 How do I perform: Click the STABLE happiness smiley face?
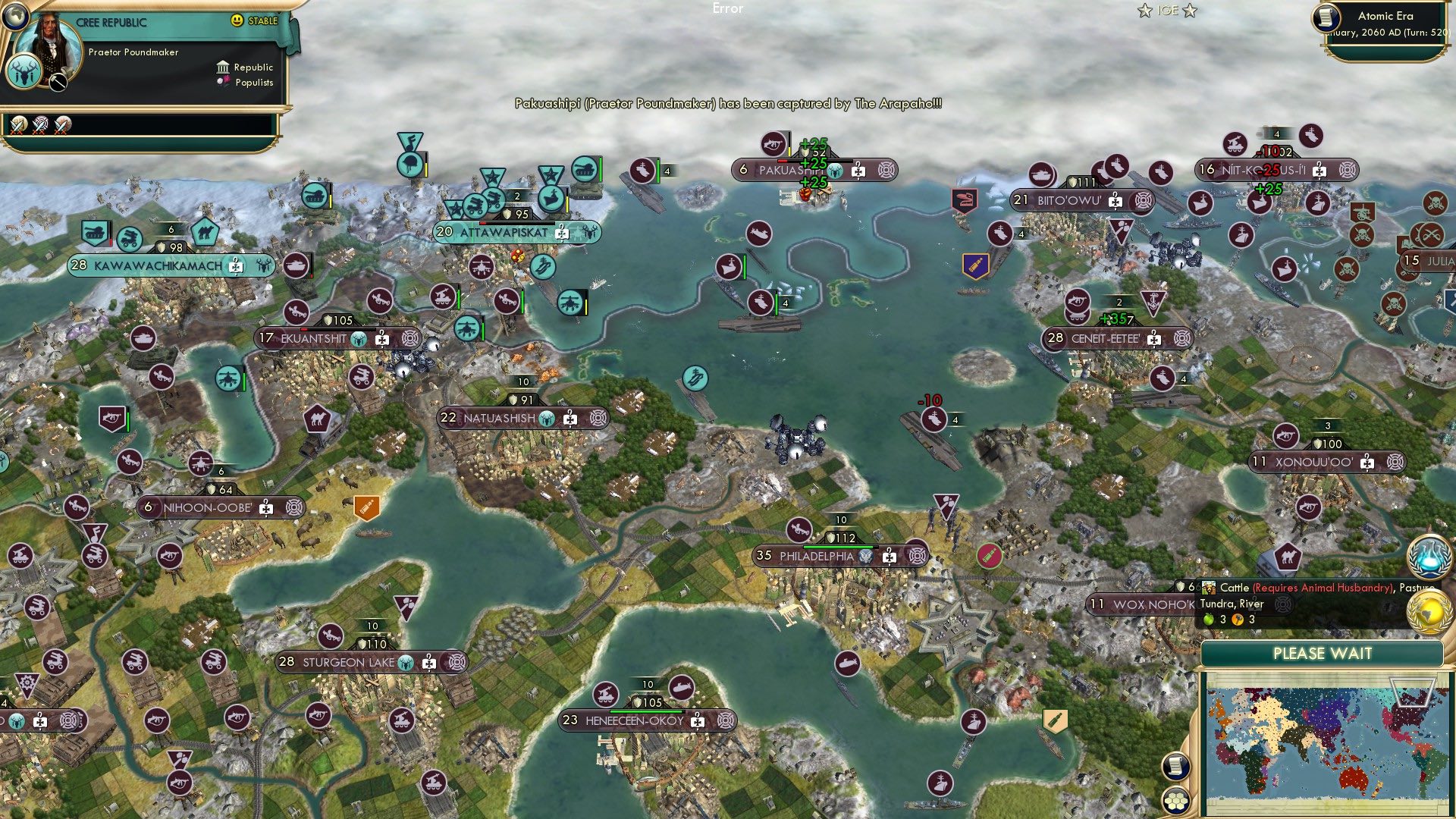point(237,21)
